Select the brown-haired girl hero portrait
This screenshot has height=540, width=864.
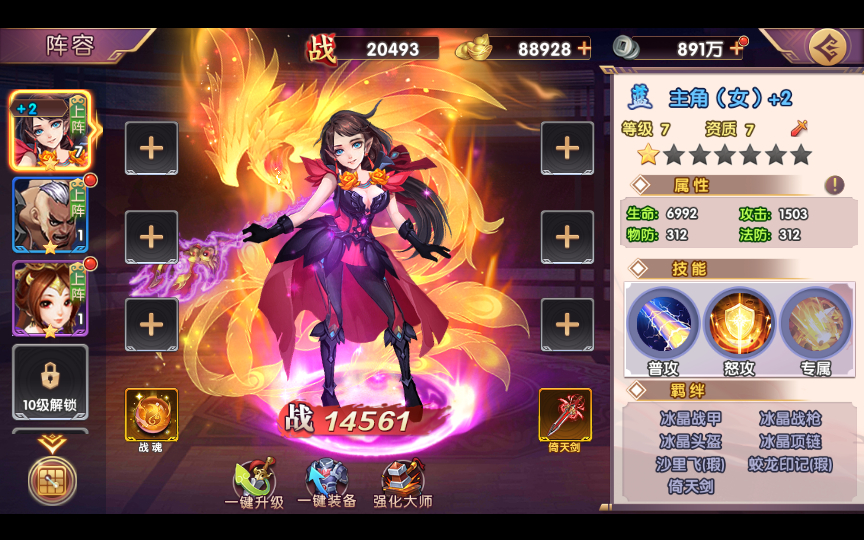[x=50, y=298]
